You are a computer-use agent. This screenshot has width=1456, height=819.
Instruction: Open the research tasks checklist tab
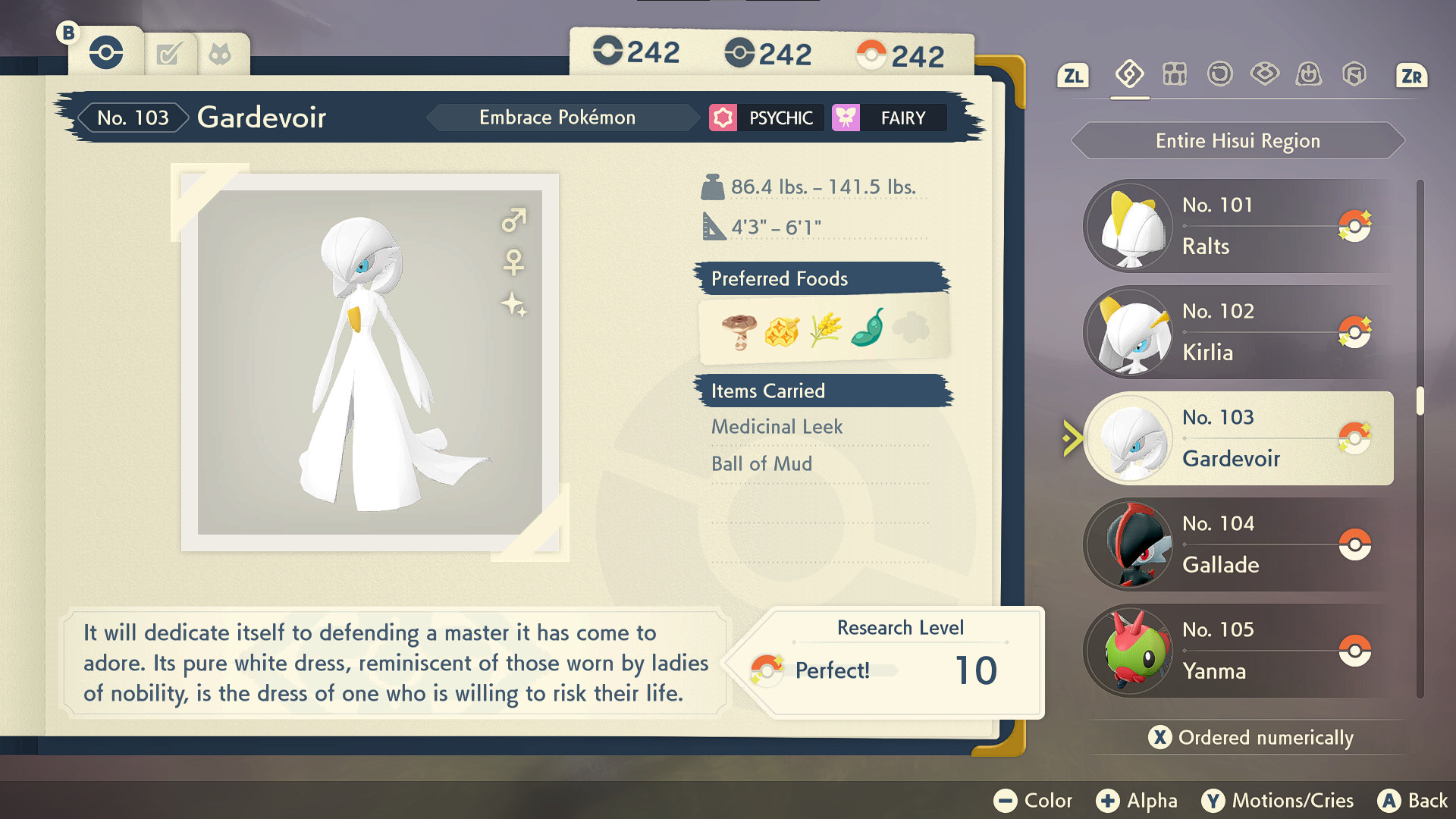[x=170, y=52]
